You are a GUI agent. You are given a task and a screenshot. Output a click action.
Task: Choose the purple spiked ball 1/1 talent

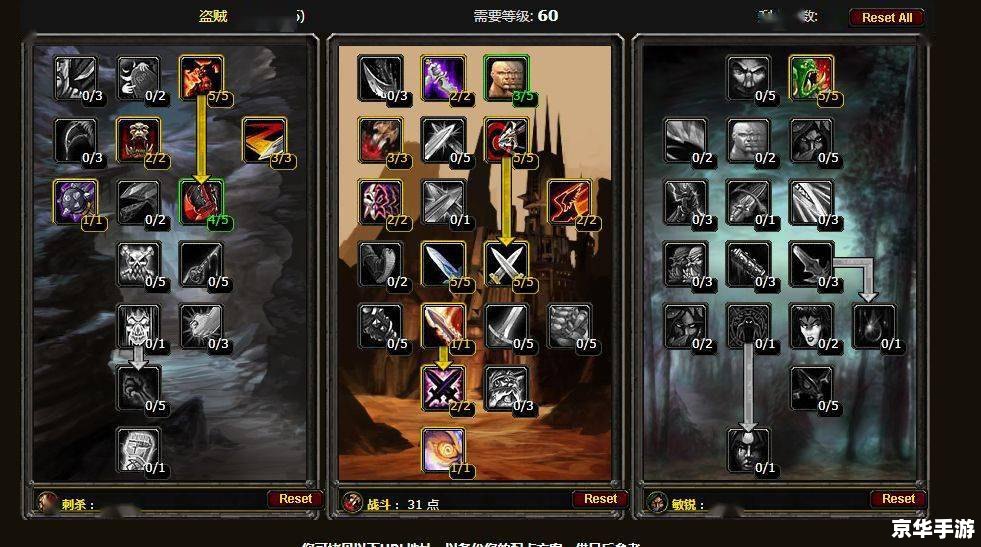click(75, 201)
